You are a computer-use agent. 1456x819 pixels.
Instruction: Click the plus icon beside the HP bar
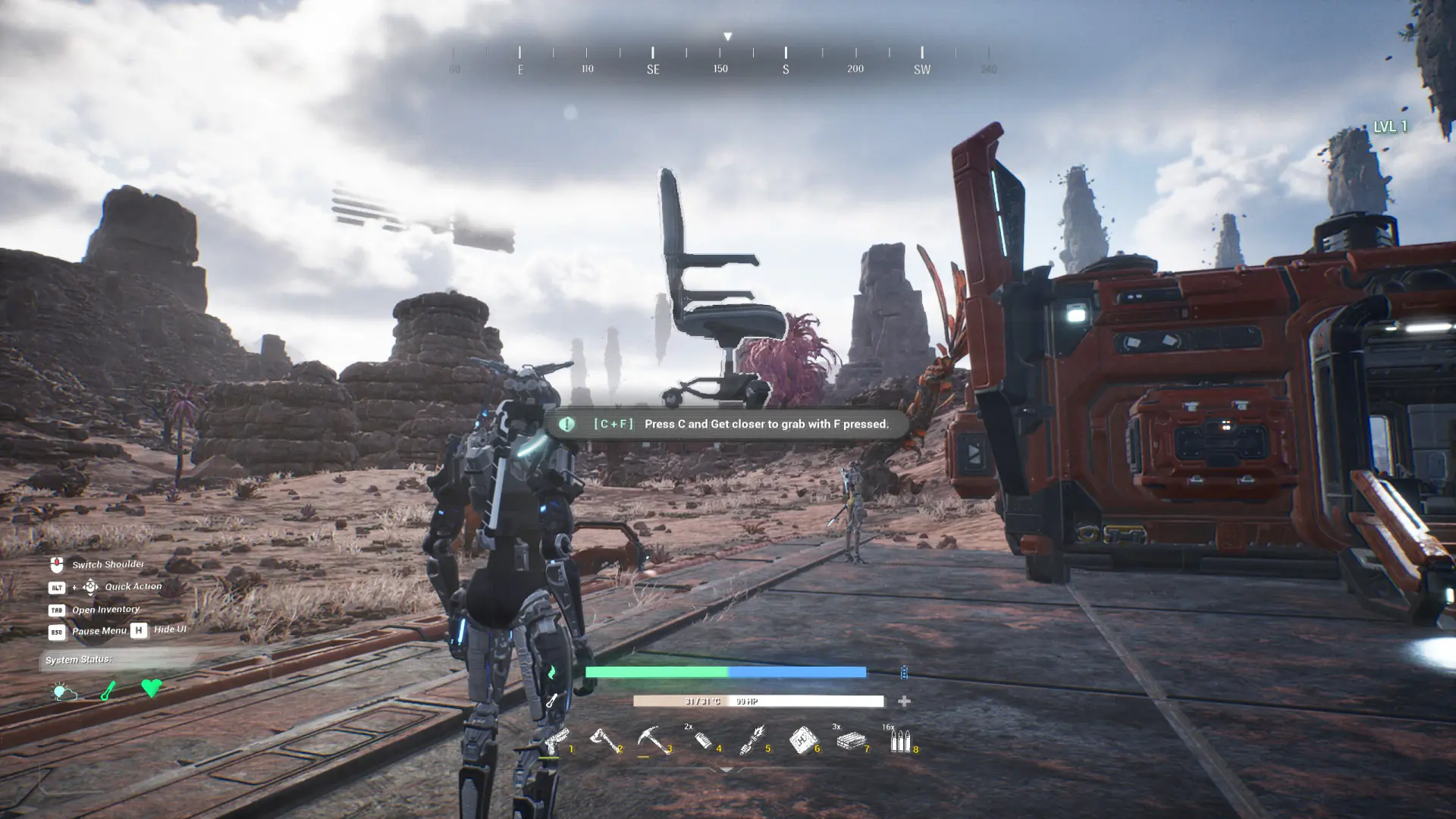click(904, 701)
